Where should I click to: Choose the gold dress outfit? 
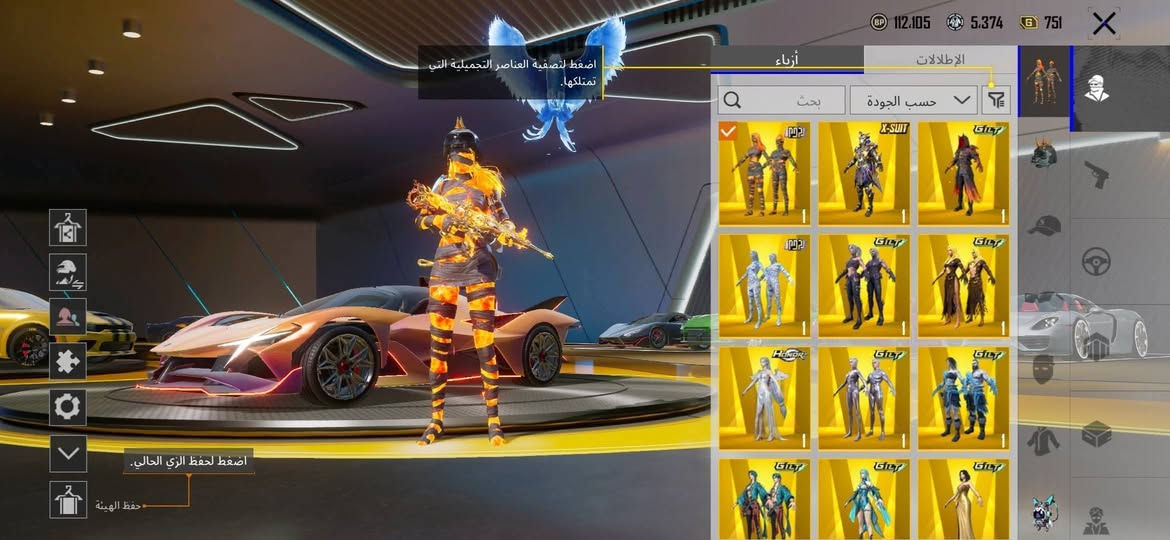tap(964, 499)
